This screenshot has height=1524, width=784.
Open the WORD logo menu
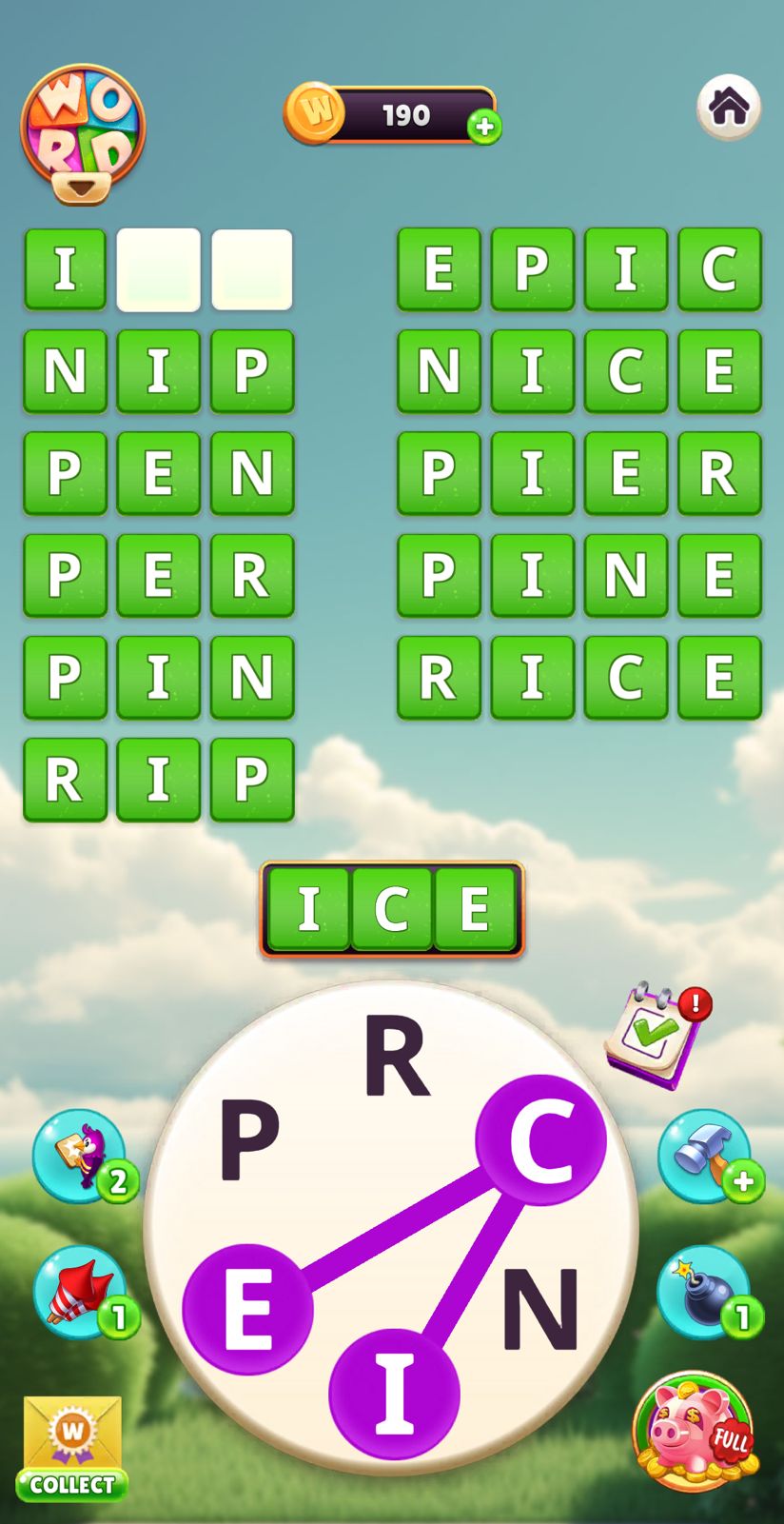tap(83, 131)
